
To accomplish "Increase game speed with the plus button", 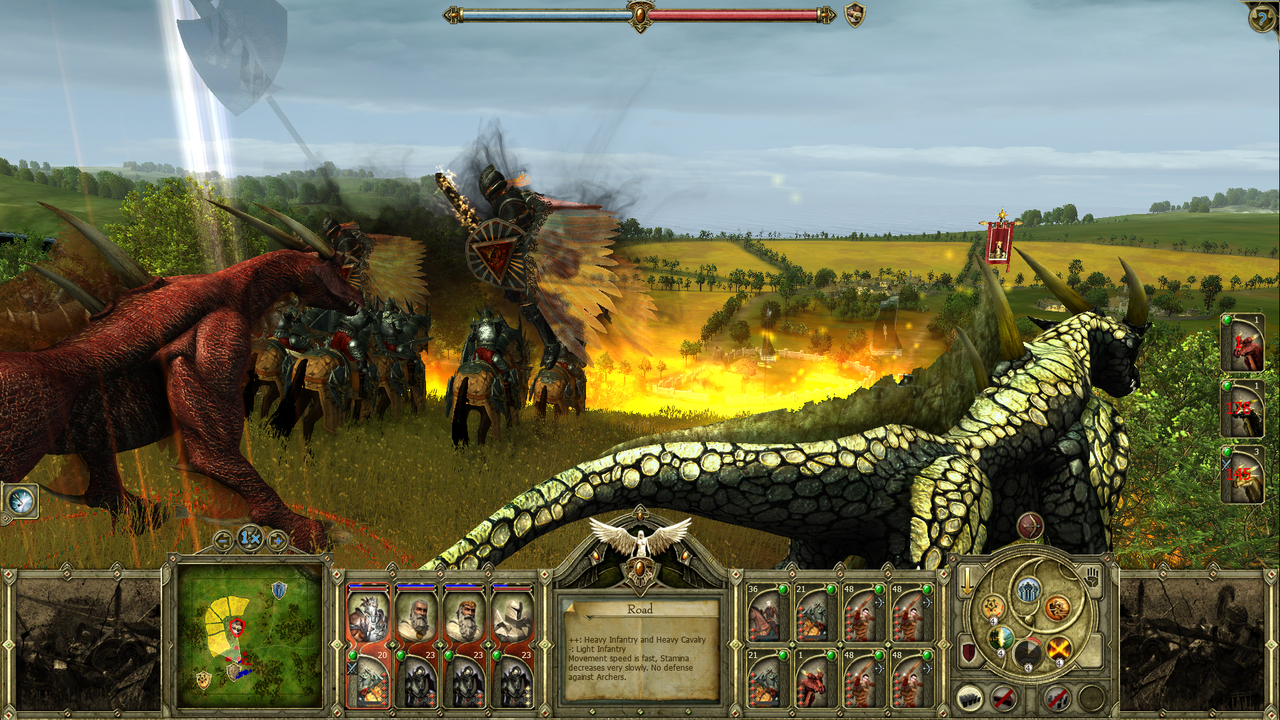I will (277, 540).
